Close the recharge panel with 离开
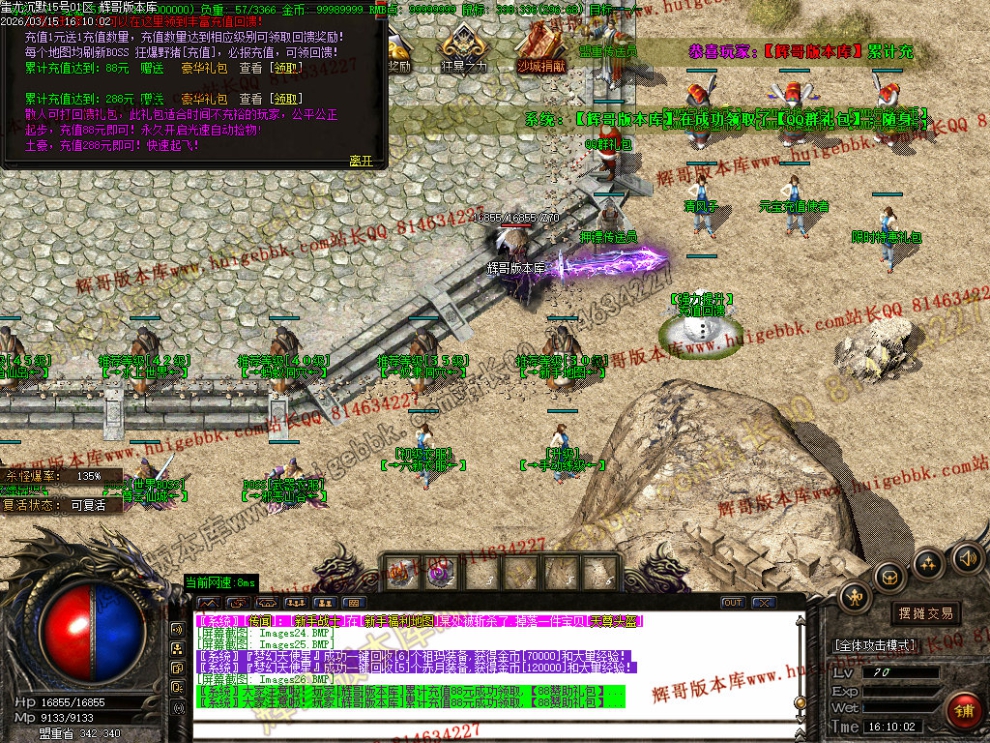 (x=360, y=160)
